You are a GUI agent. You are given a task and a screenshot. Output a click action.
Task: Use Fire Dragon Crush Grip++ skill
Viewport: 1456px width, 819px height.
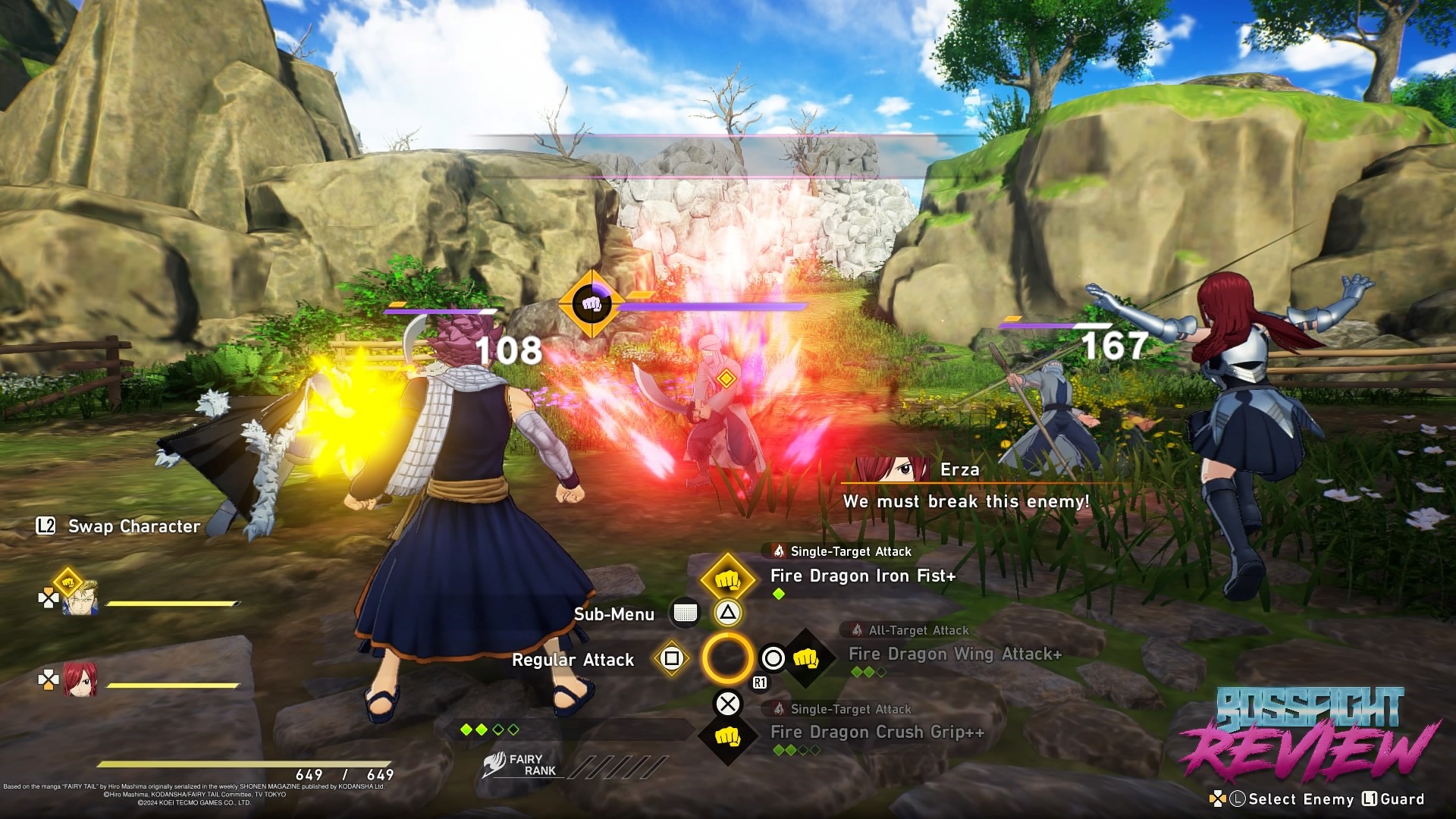[877, 733]
